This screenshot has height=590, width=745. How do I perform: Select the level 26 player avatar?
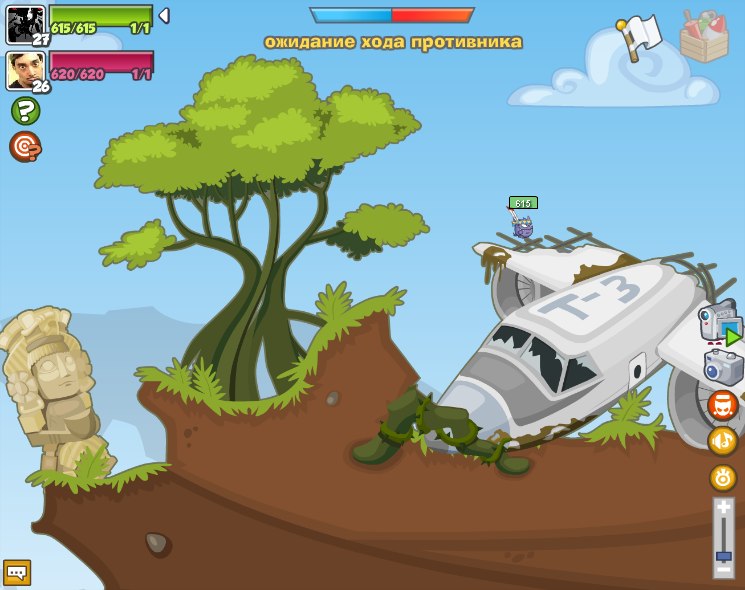click(x=25, y=70)
